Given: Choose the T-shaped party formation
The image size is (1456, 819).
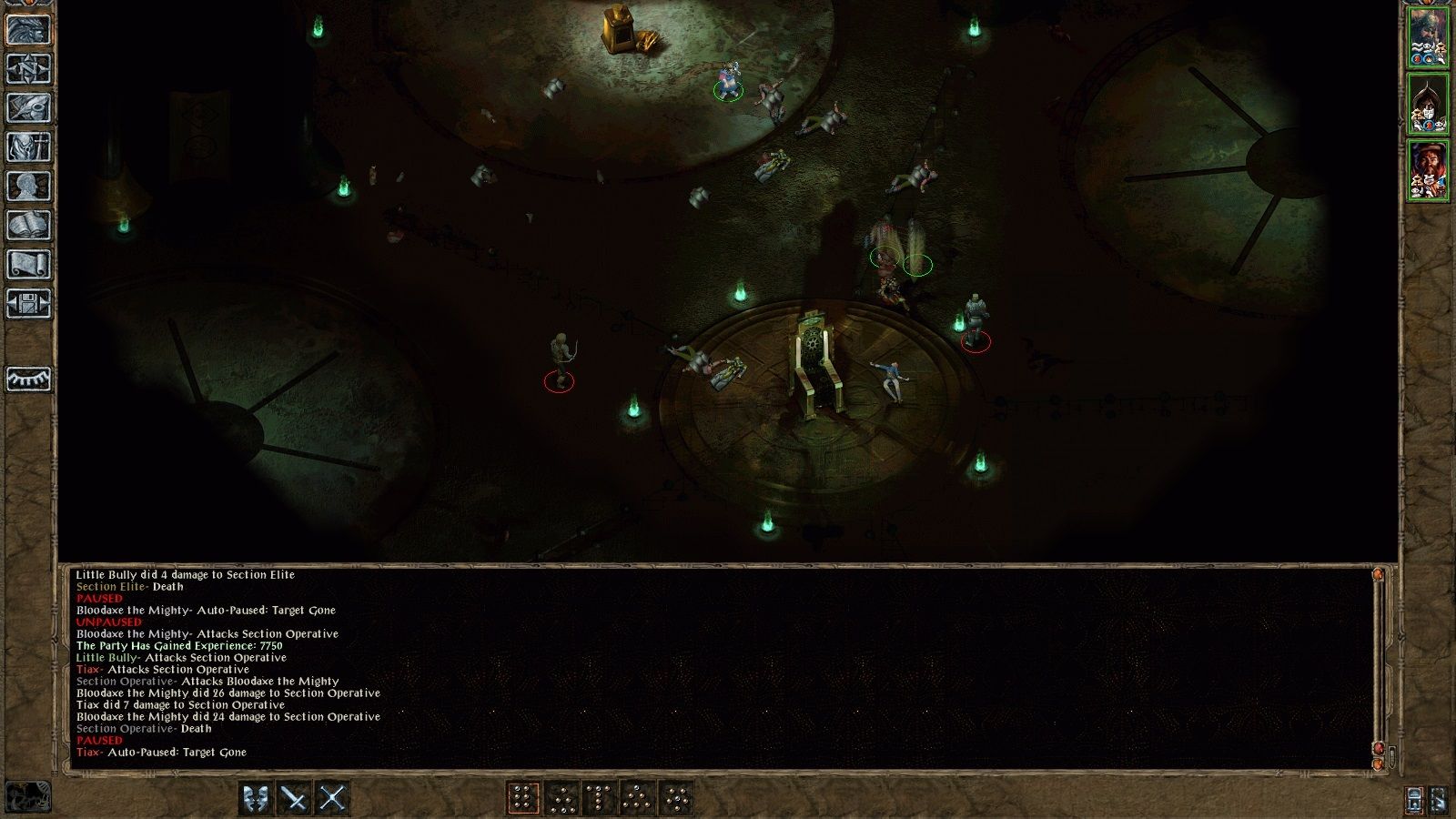Looking at the screenshot, I should click(600, 798).
